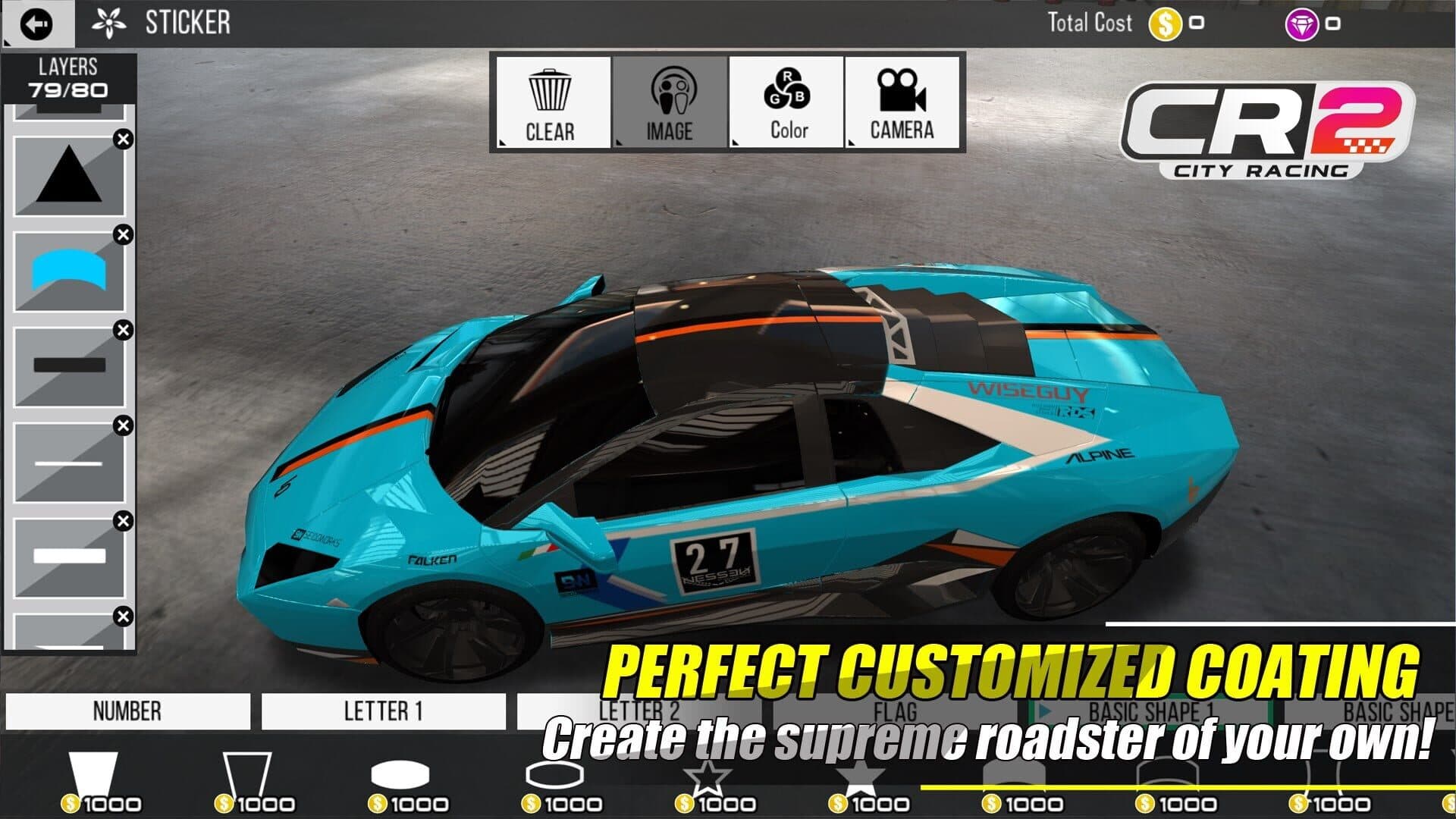Select the thin white line layer
Image resolution: width=1456 pixels, height=819 pixels.
pyautogui.click(x=69, y=462)
